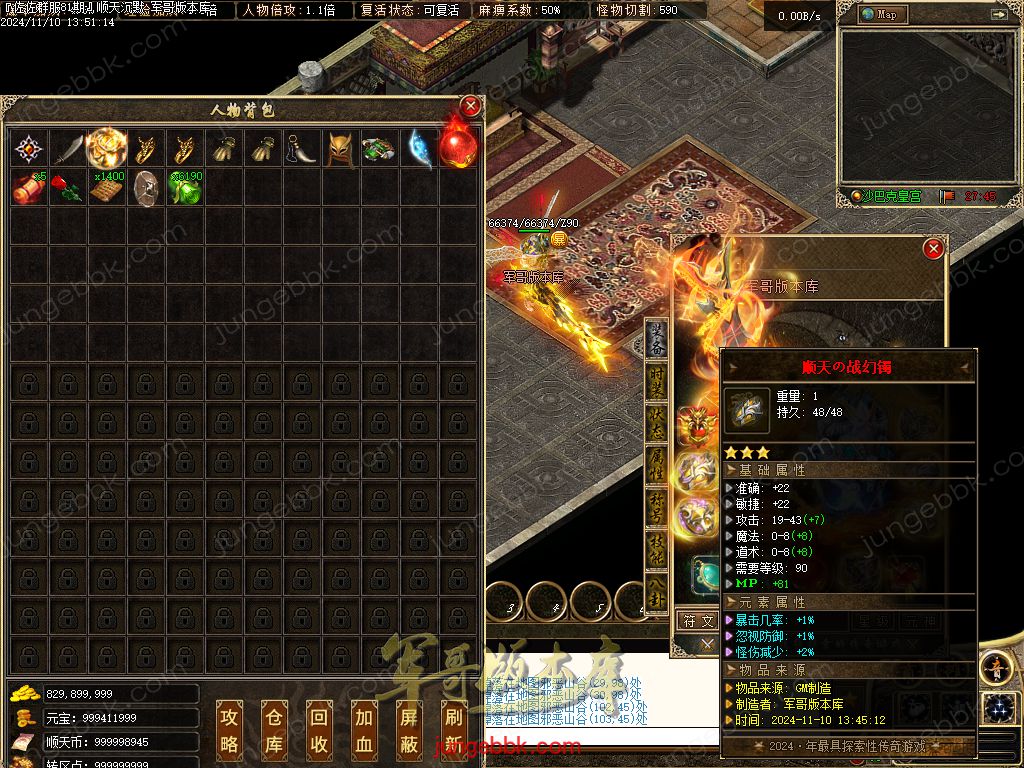Choose the curved saber weapon slot
1024x768 pixels.
(67, 149)
